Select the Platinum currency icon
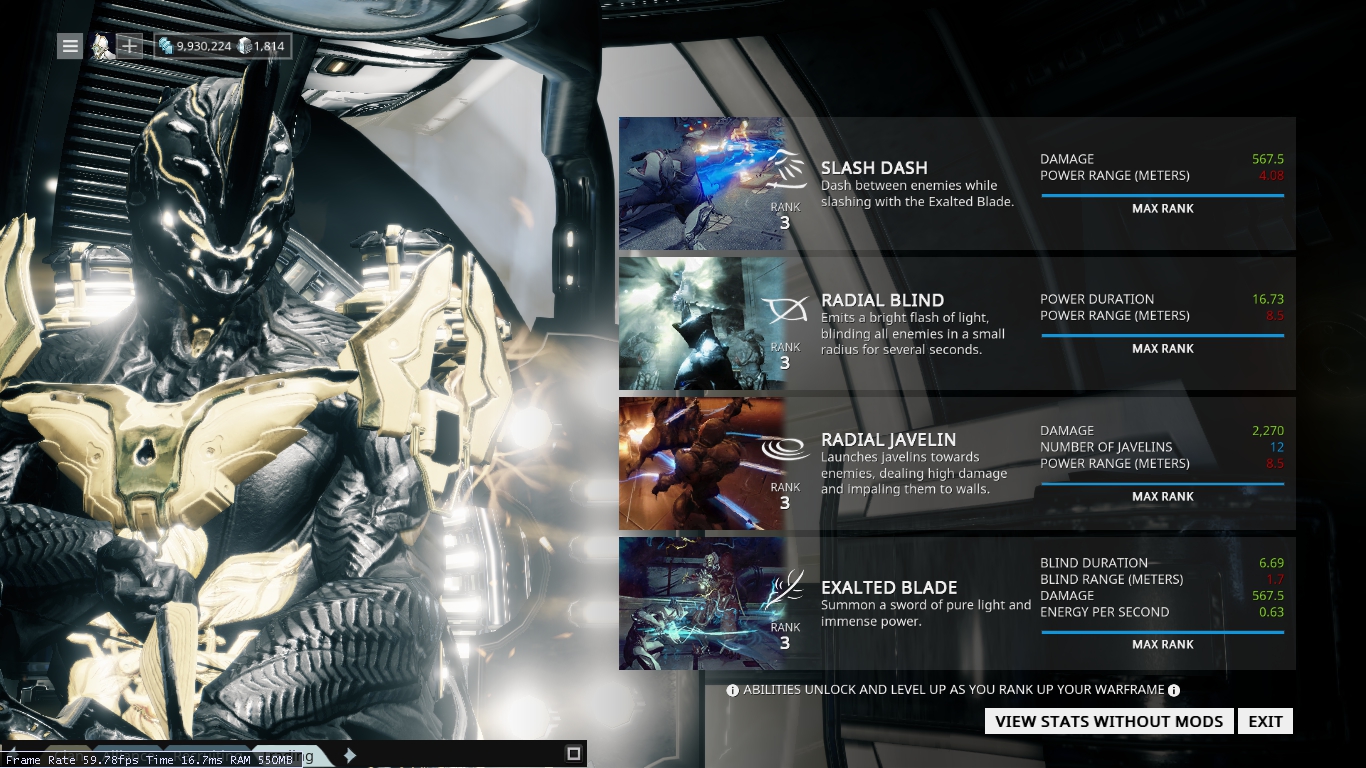Screen dimensions: 1366x768 (x=246, y=45)
